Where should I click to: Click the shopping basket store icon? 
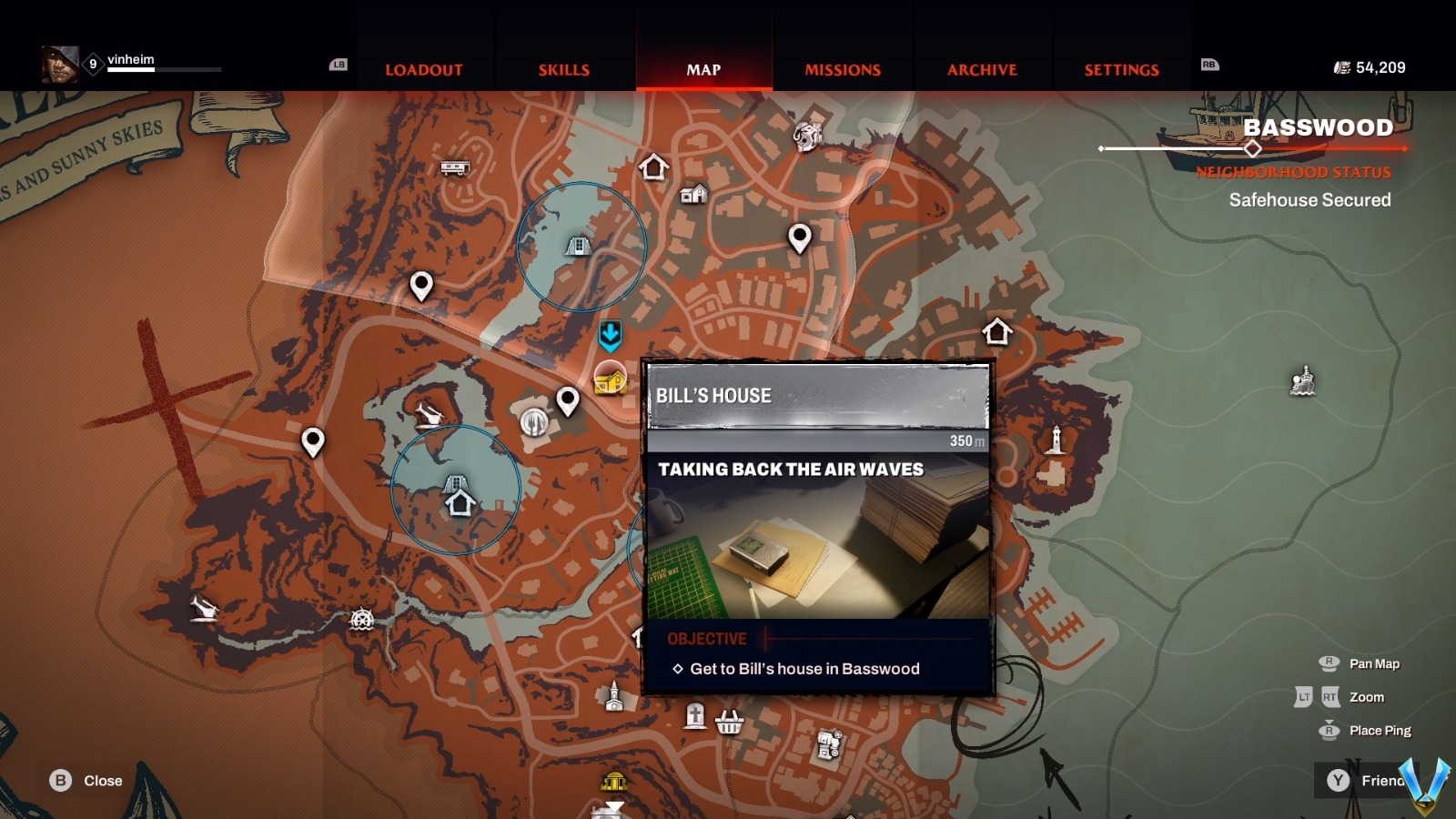point(729,723)
